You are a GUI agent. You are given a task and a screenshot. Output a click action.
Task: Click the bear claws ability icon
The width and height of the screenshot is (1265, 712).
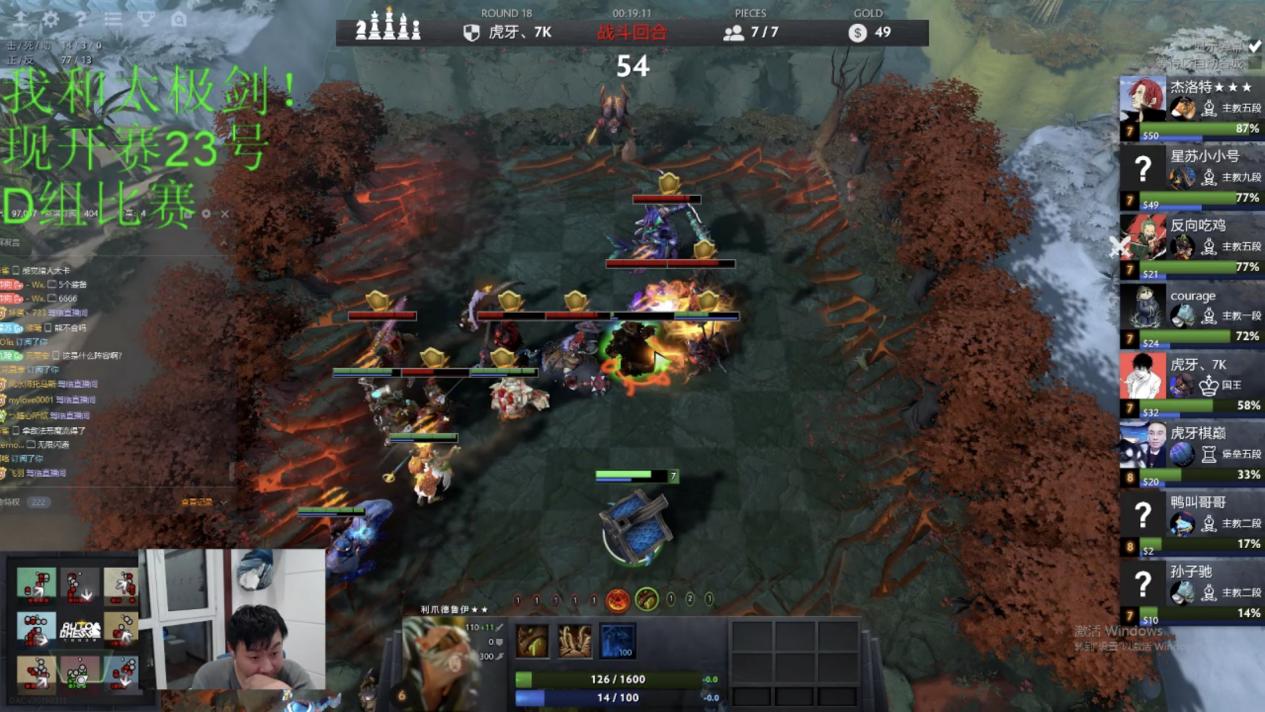[x=575, y=641]
